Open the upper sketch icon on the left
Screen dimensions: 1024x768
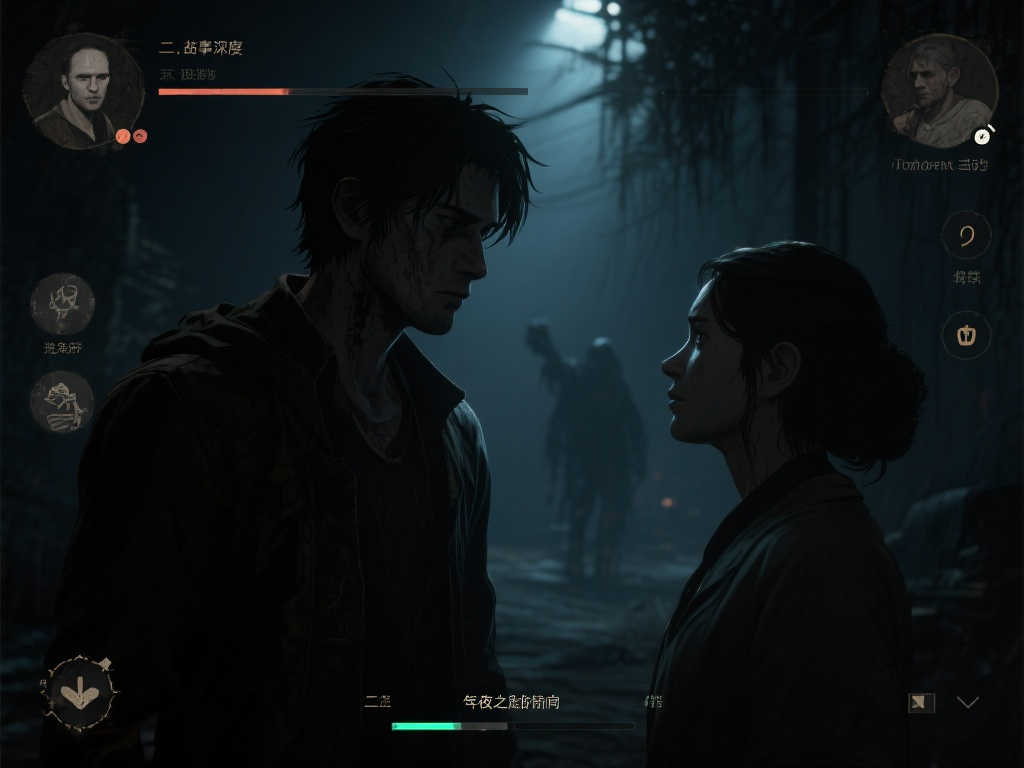click(62, 304)
